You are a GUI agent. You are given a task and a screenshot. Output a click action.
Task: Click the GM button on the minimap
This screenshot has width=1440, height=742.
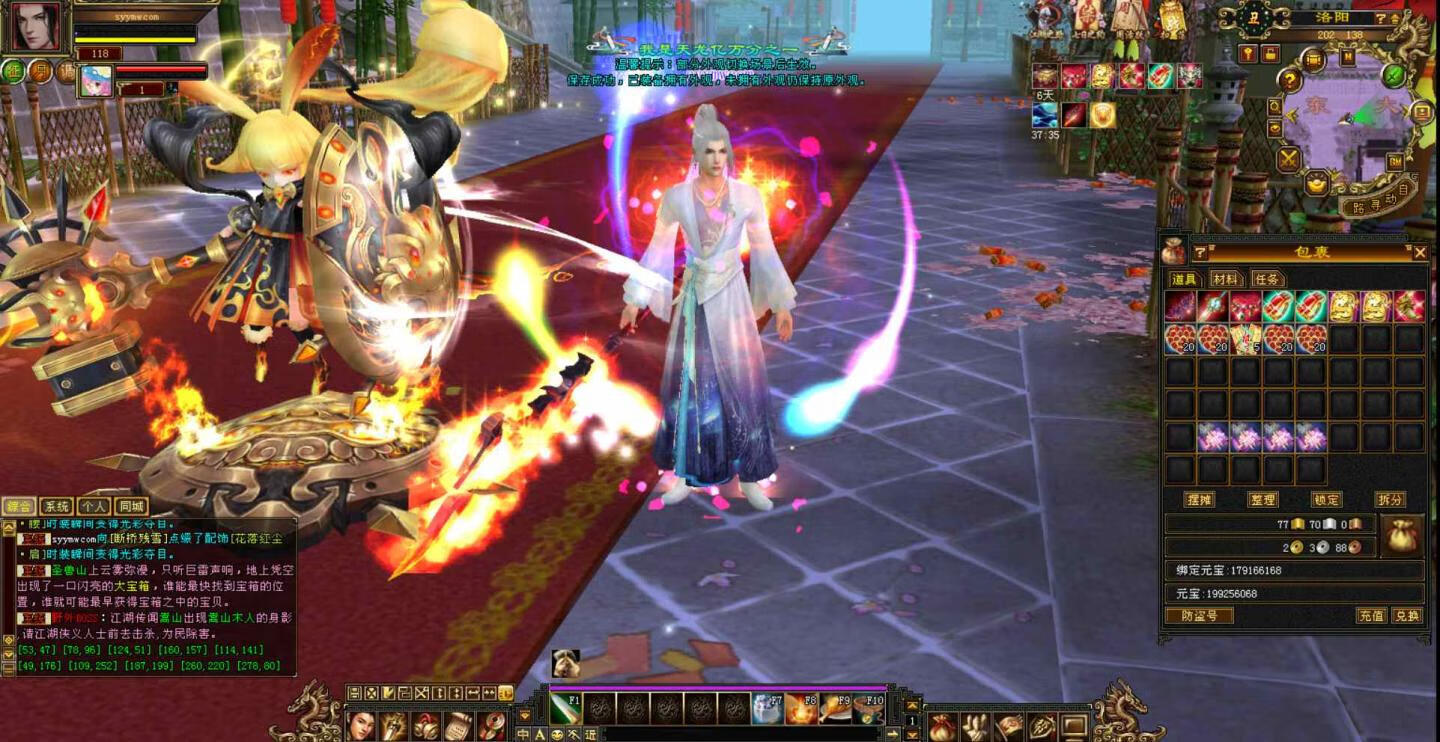tap(1395, 161)
